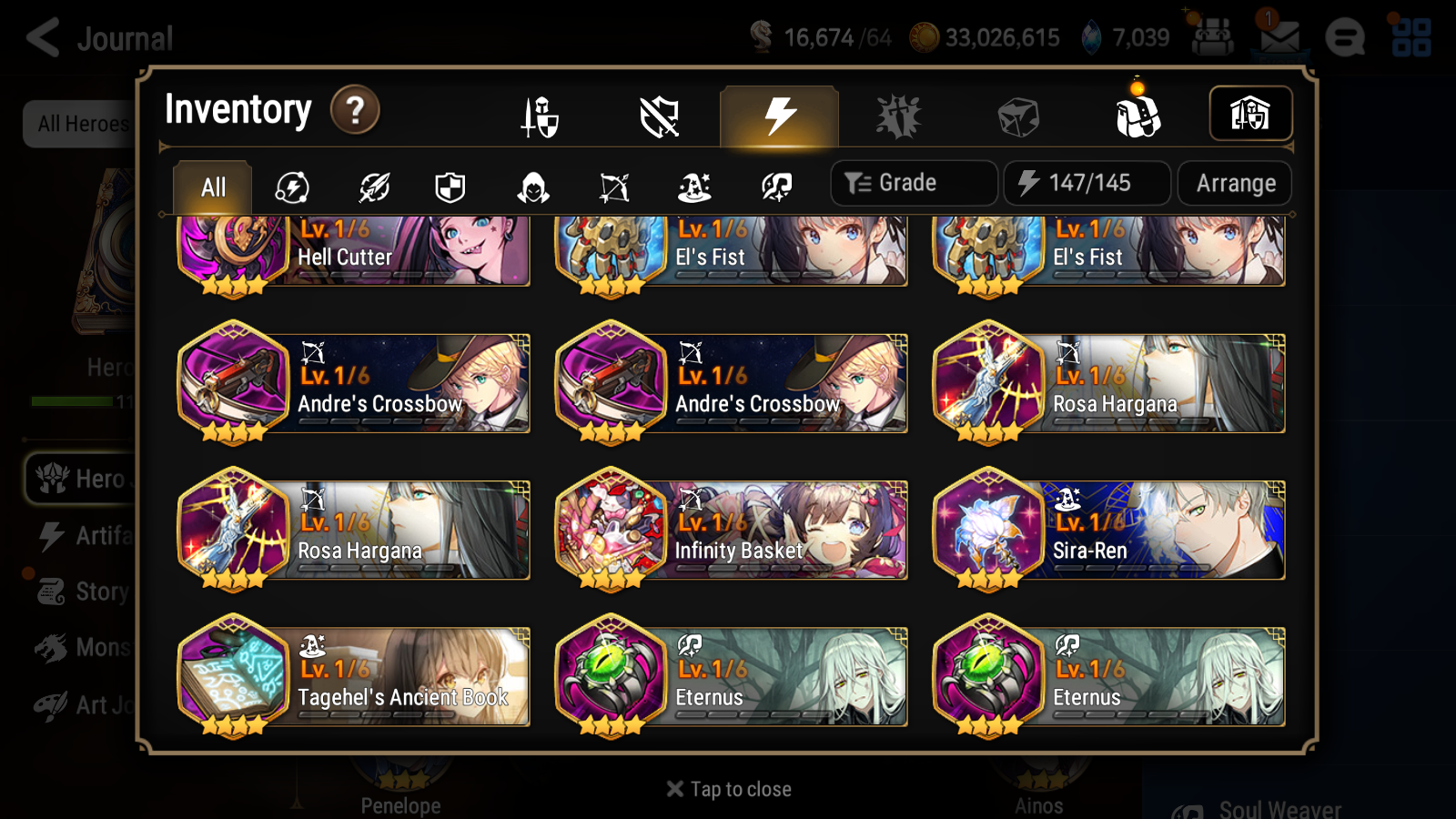Viewport: 1456px width, 819px height.
Task: Select the Ranger bow filter icon
Action: (x=613, y=187)
